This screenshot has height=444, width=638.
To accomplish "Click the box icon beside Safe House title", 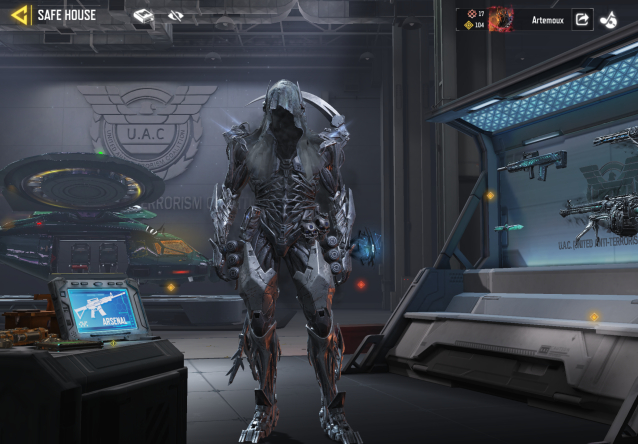I will click(144, 16).
